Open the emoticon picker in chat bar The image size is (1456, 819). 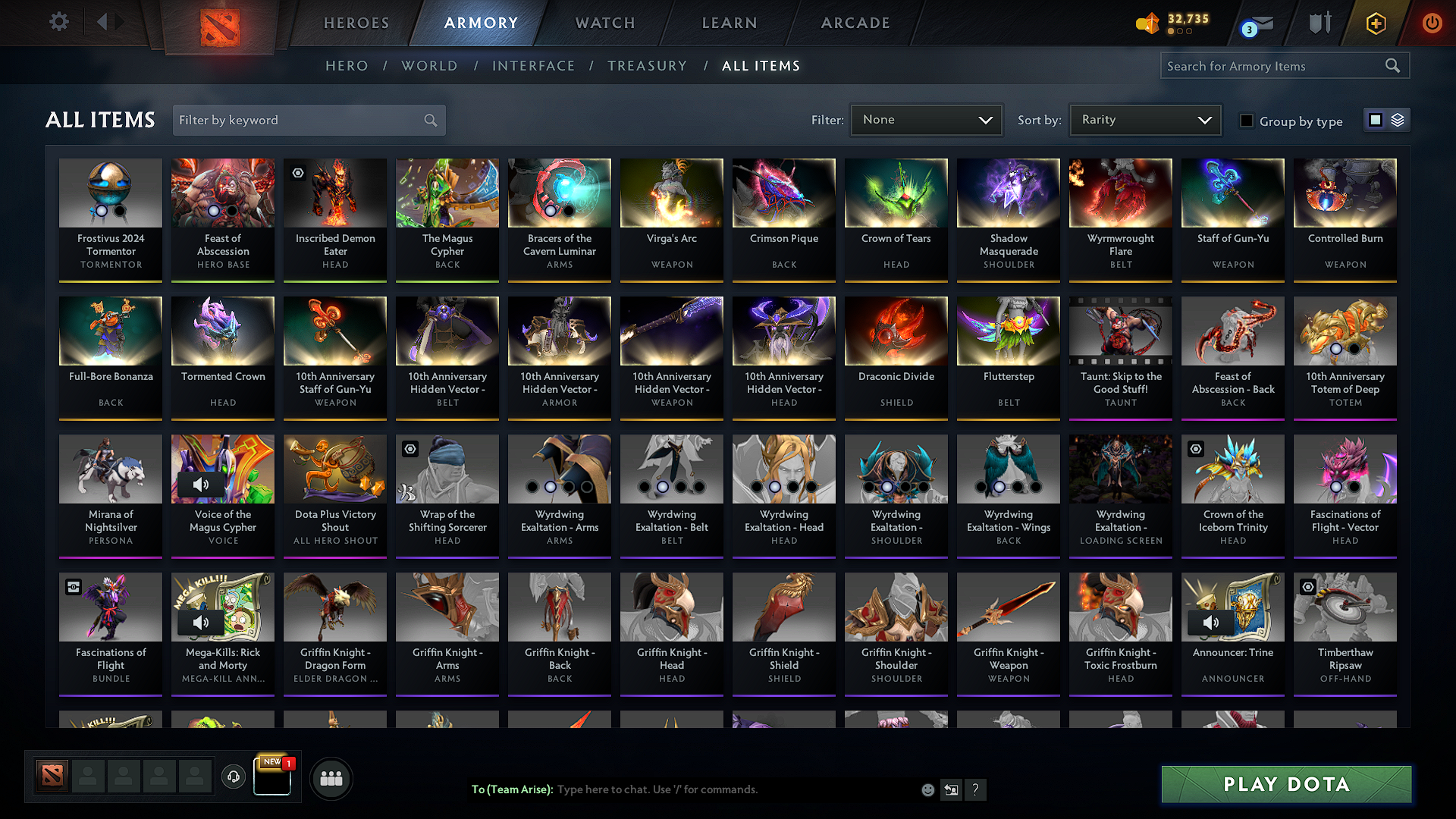[x=927, y=789]
